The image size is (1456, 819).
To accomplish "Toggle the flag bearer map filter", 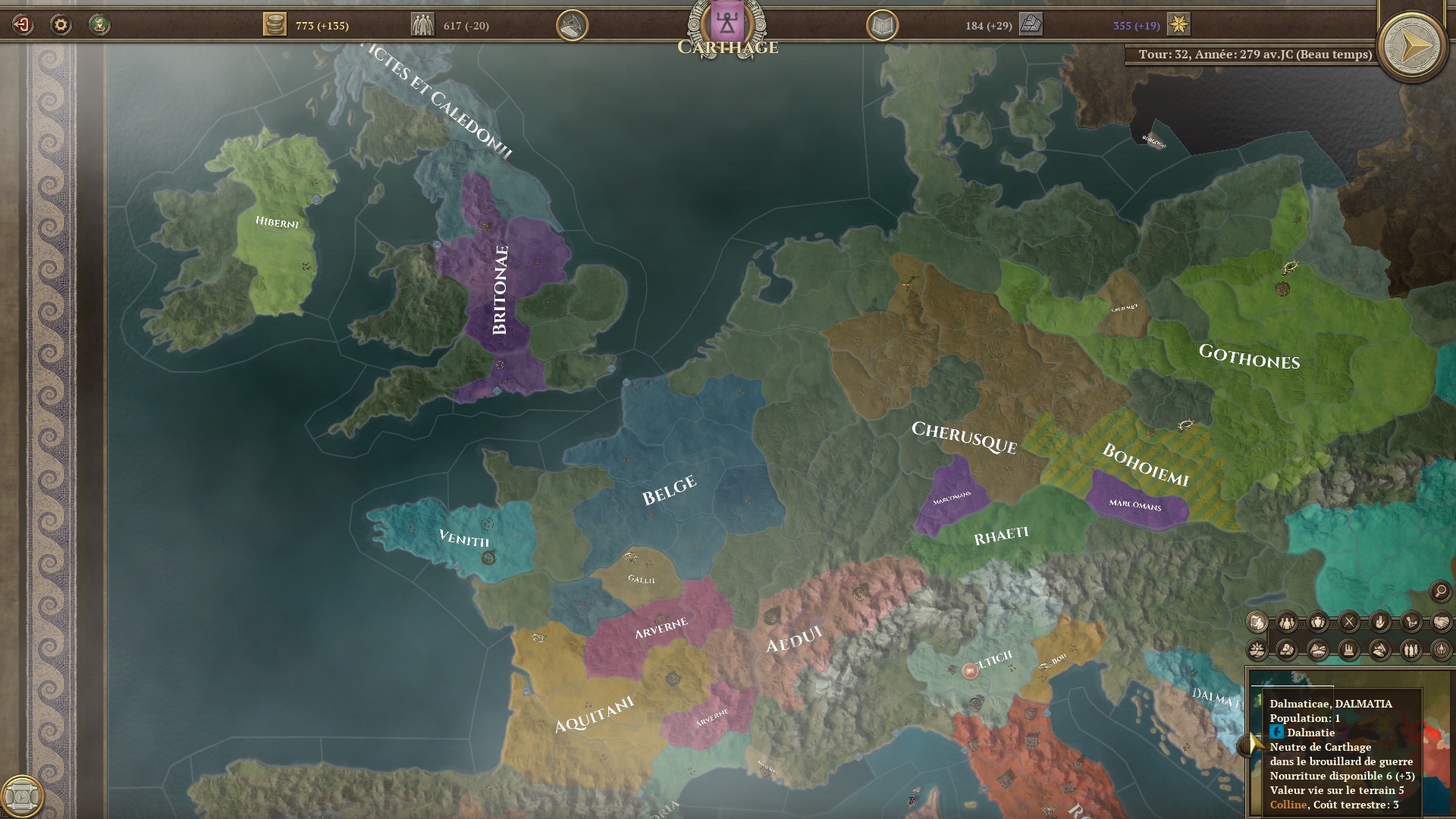I will pyautogui.click(x=1257, y=623).
